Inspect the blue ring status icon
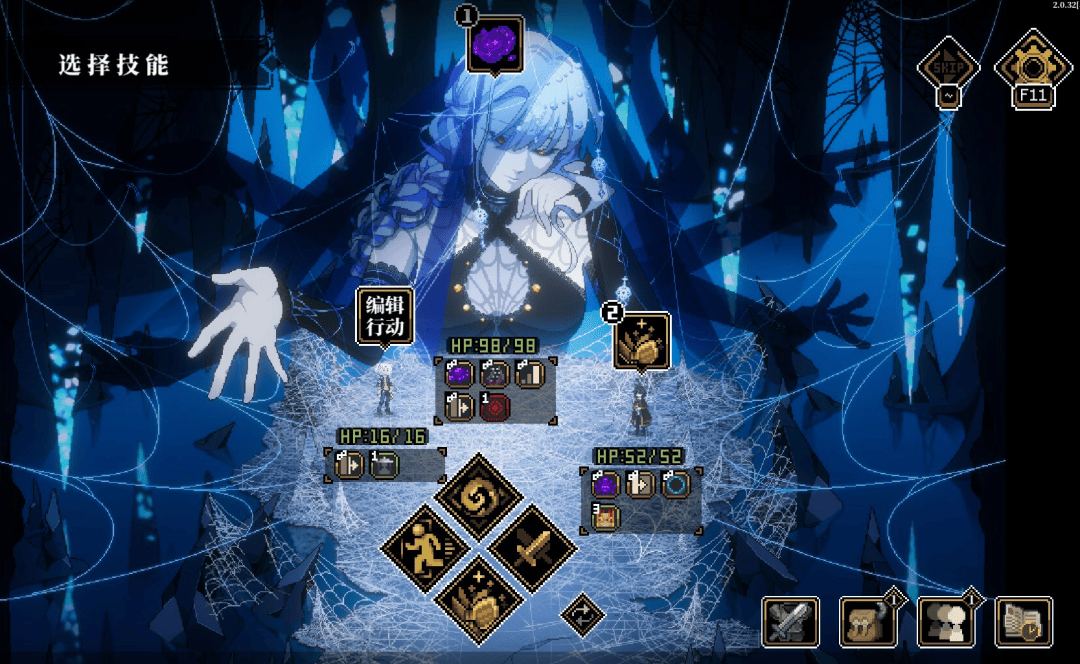 tap(675, 485)
